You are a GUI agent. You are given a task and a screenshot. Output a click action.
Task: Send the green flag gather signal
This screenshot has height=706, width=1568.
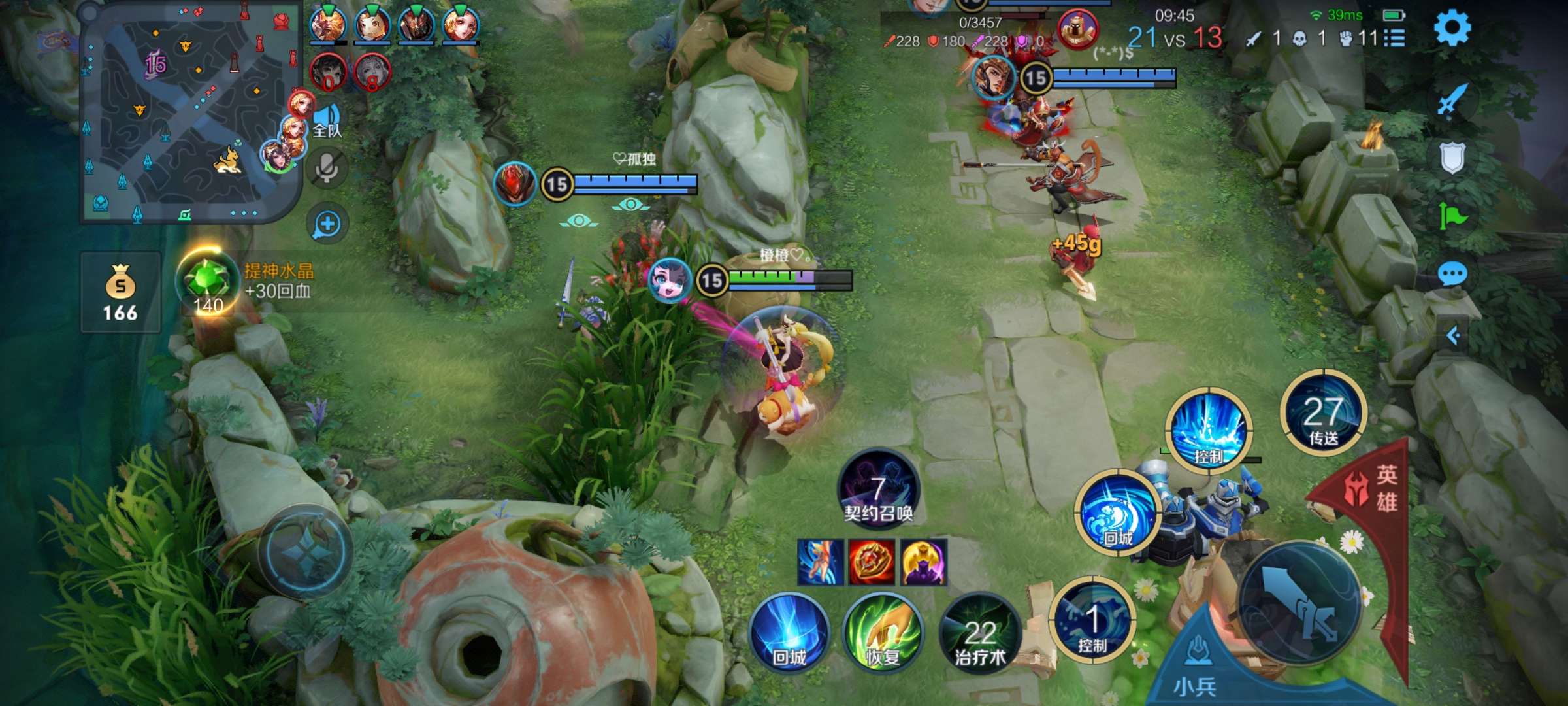[x=1452, y=216]
